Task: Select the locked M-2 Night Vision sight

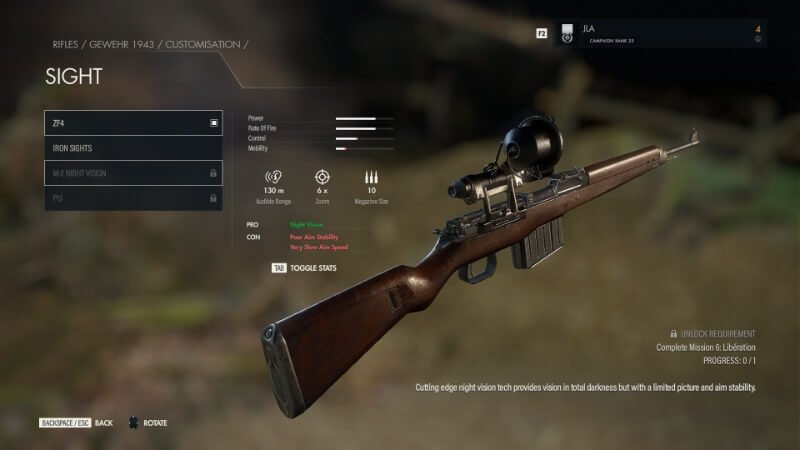Action: pos(133,173)
